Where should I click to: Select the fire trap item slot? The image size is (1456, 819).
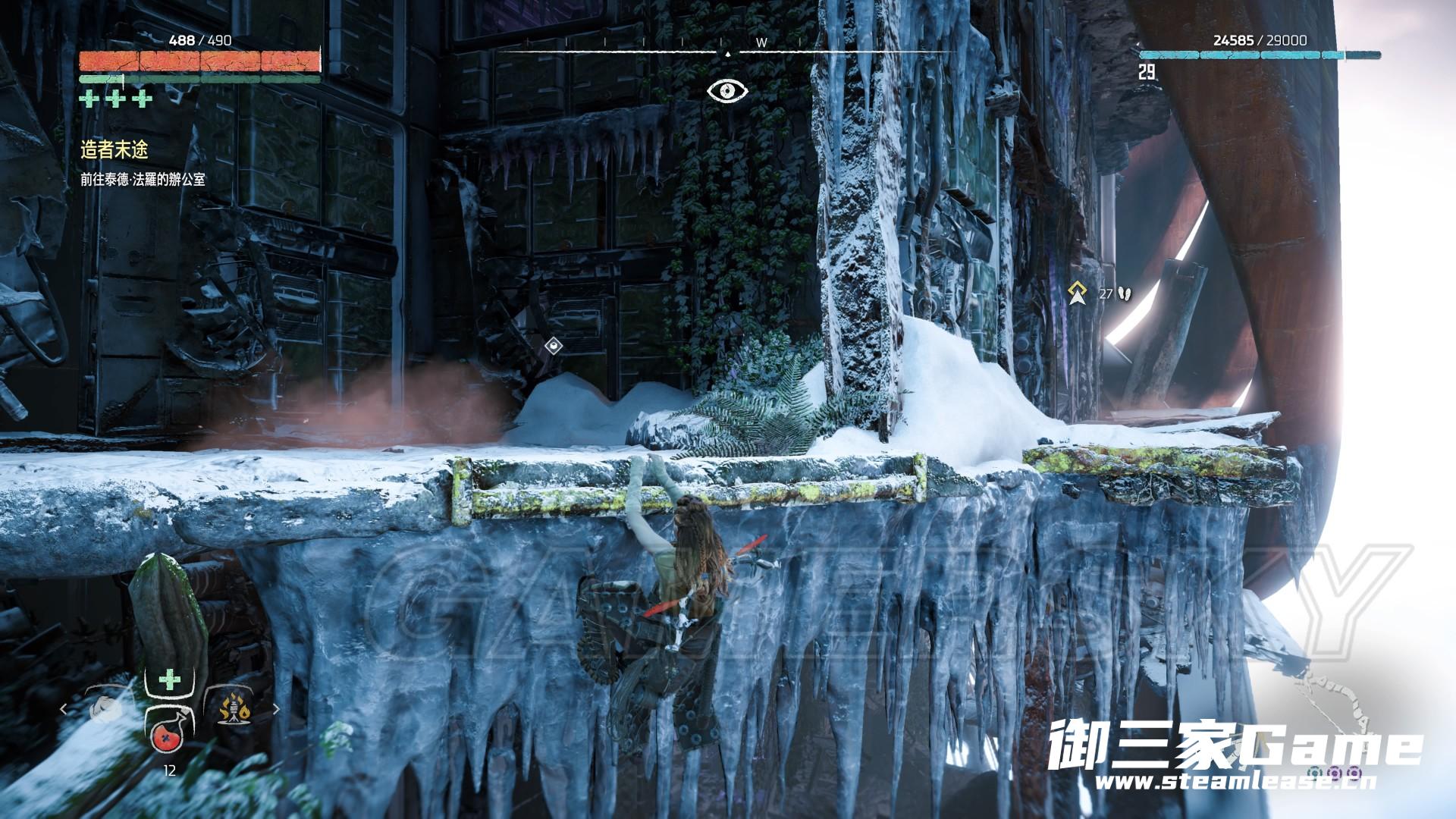[234, 710]
